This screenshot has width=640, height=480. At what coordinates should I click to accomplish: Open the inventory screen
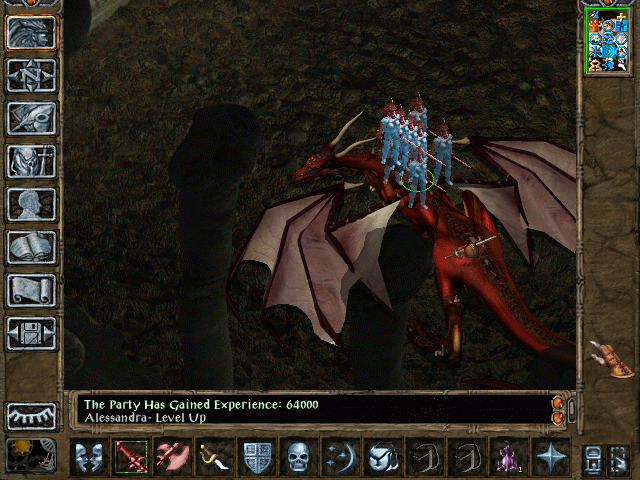[x=32, y=161]
